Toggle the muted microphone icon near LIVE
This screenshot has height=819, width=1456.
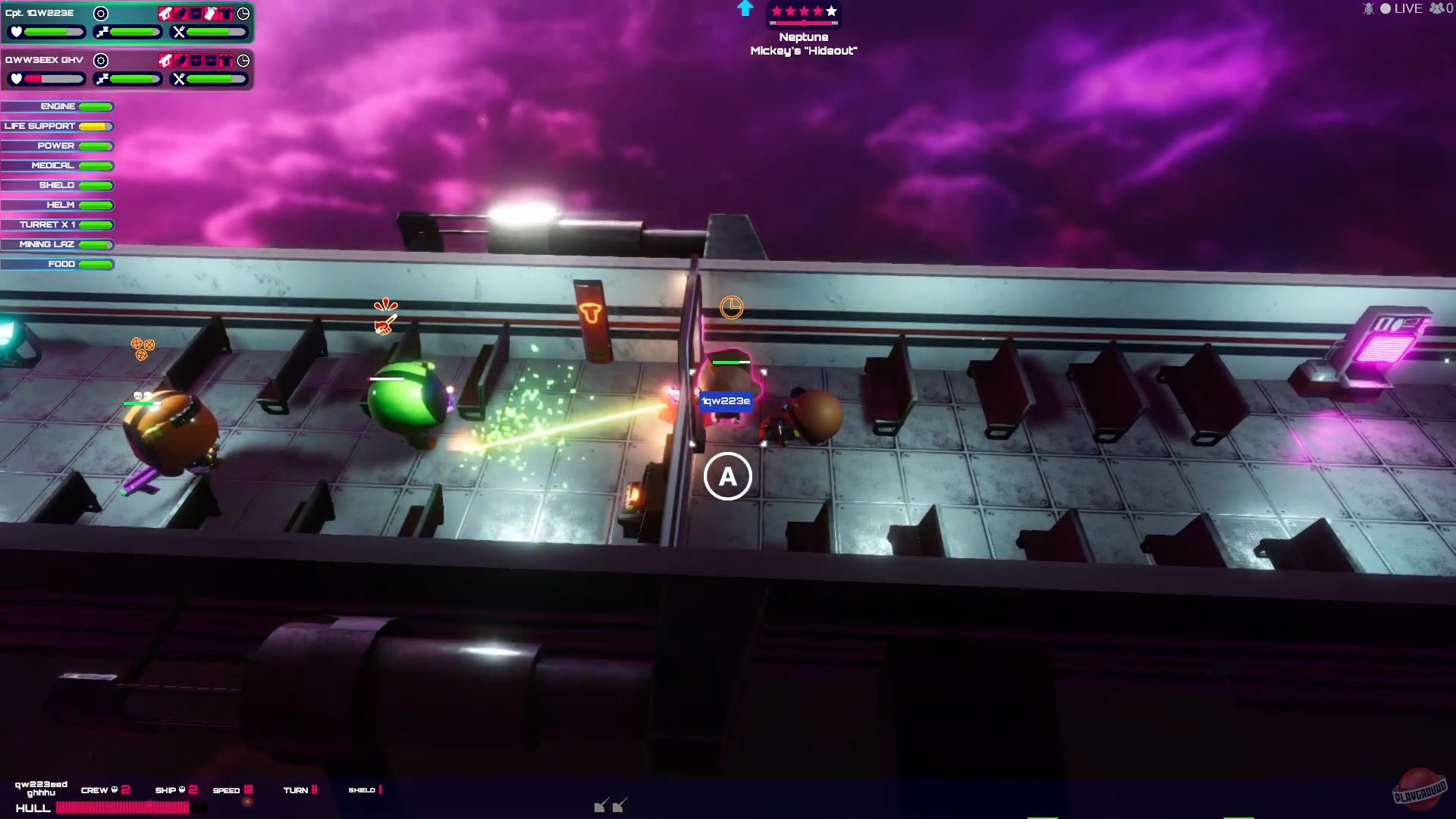pyautogui.click(x=1367, y=8)
